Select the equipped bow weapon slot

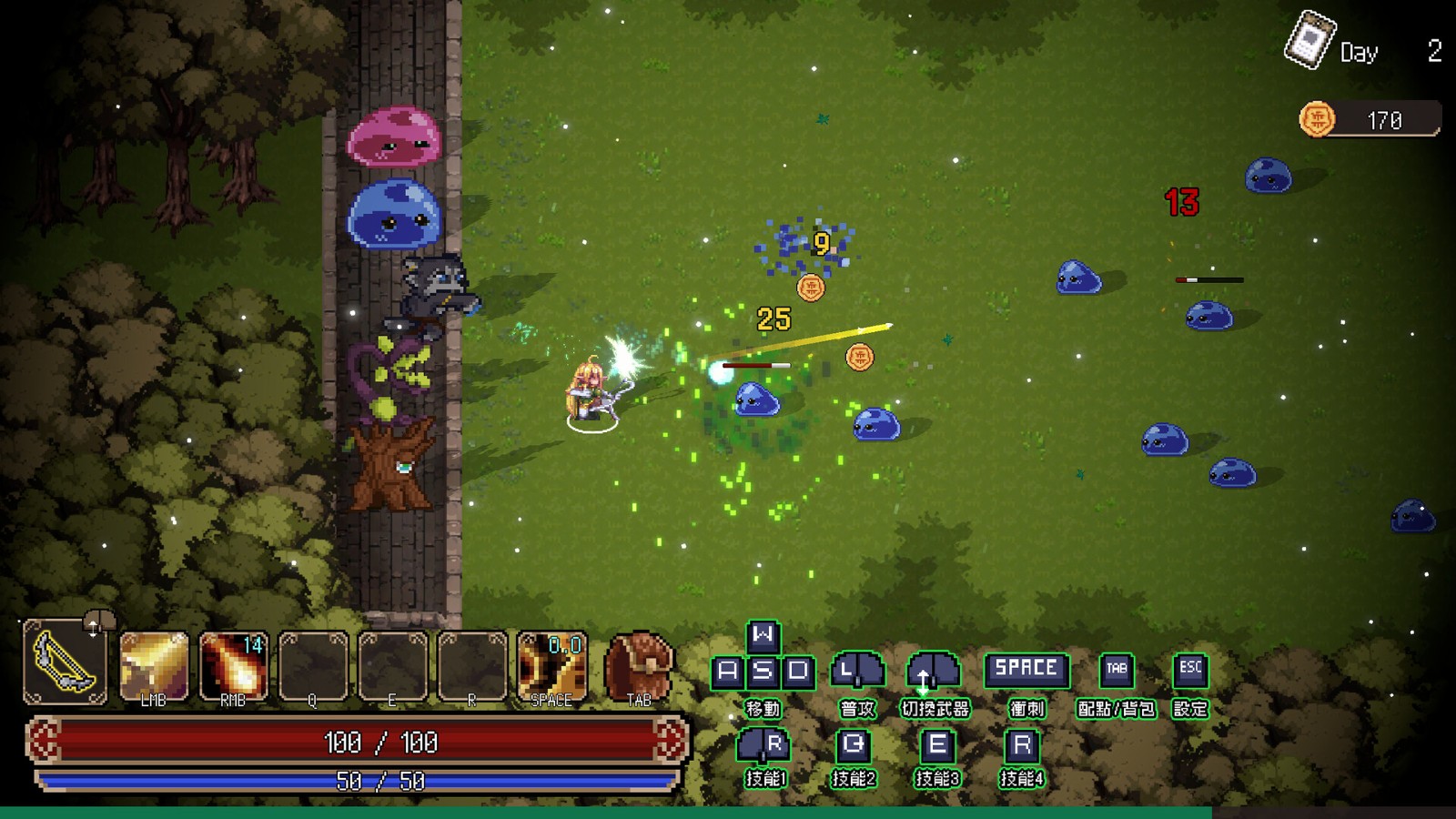point(65,662)
